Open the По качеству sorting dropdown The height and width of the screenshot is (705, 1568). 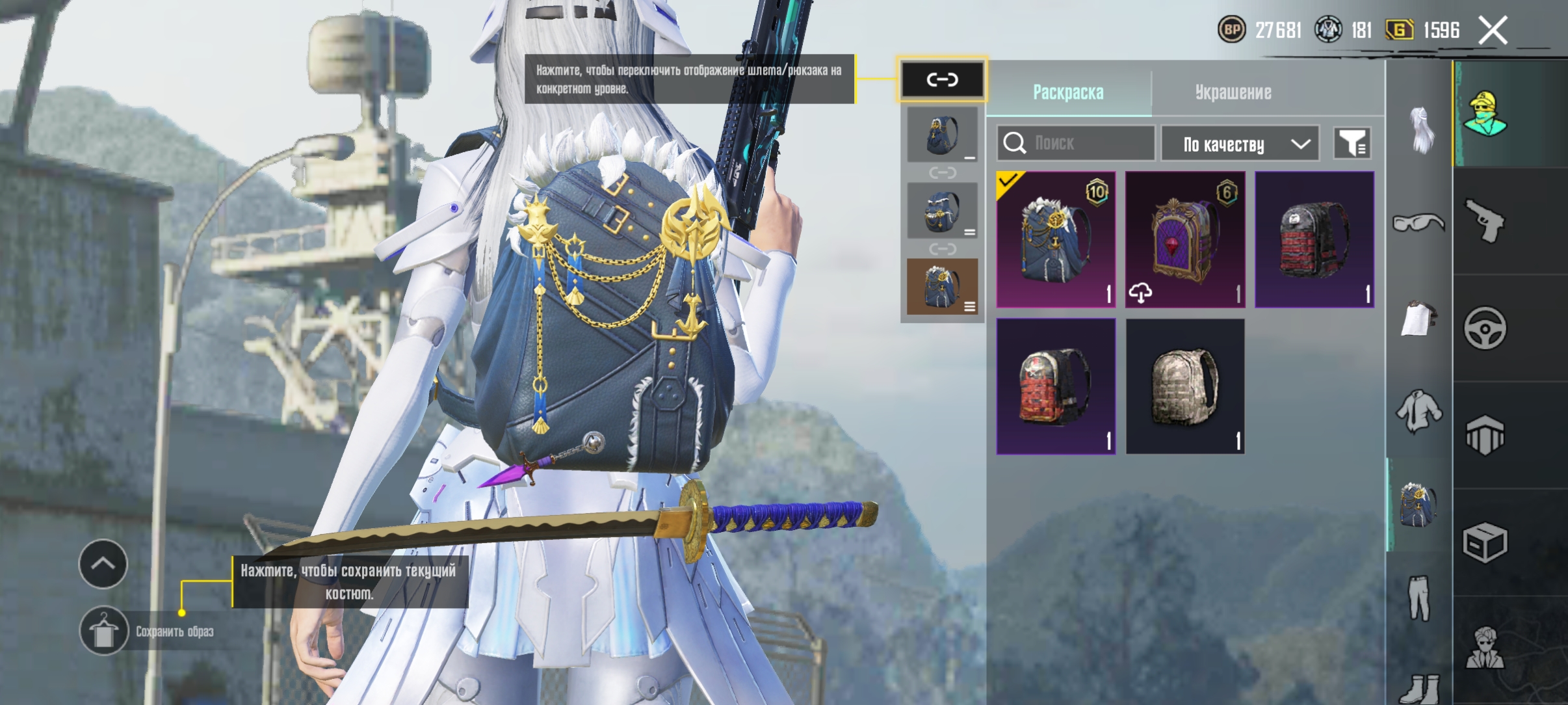click(x=1240, y=144)
